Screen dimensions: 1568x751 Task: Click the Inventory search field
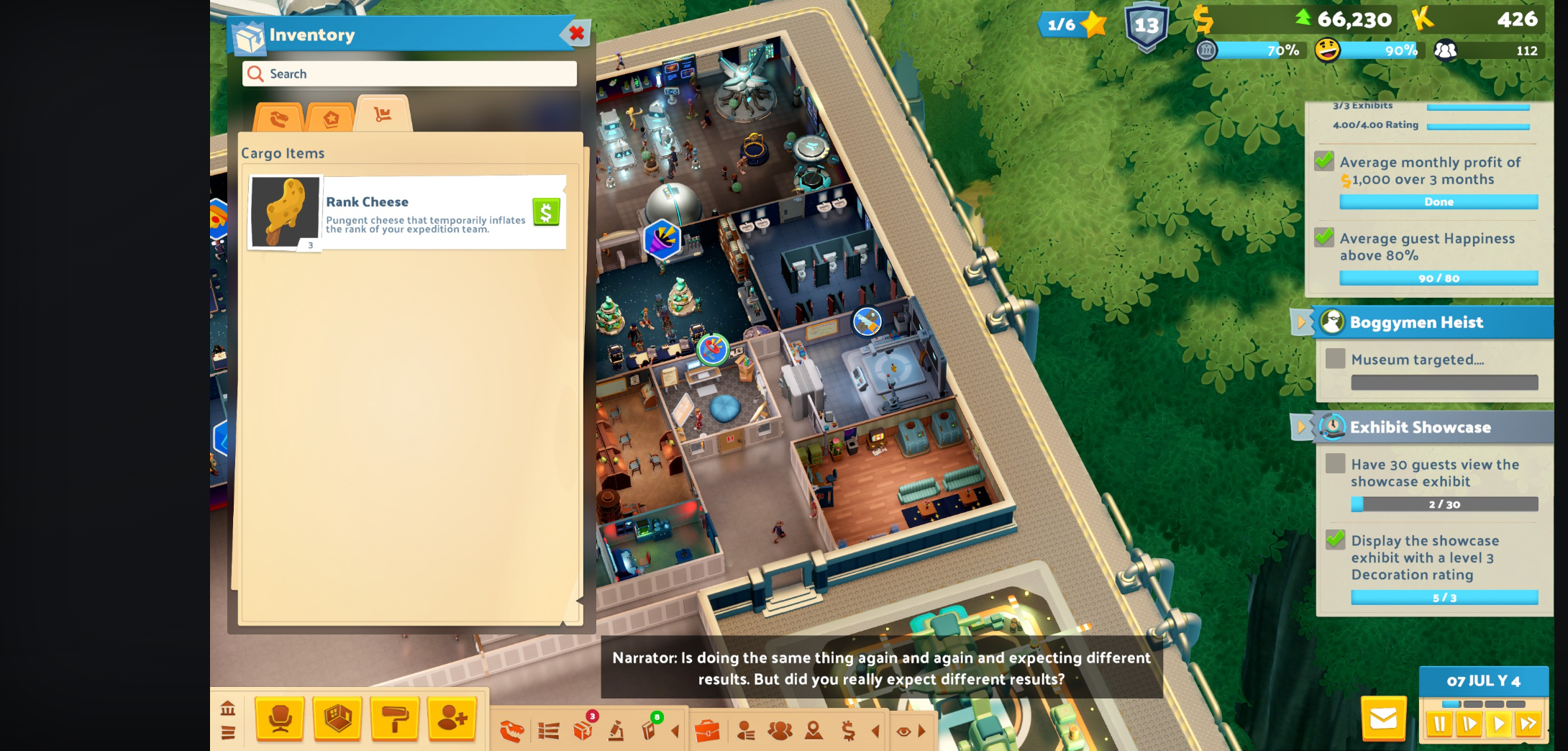410,73
